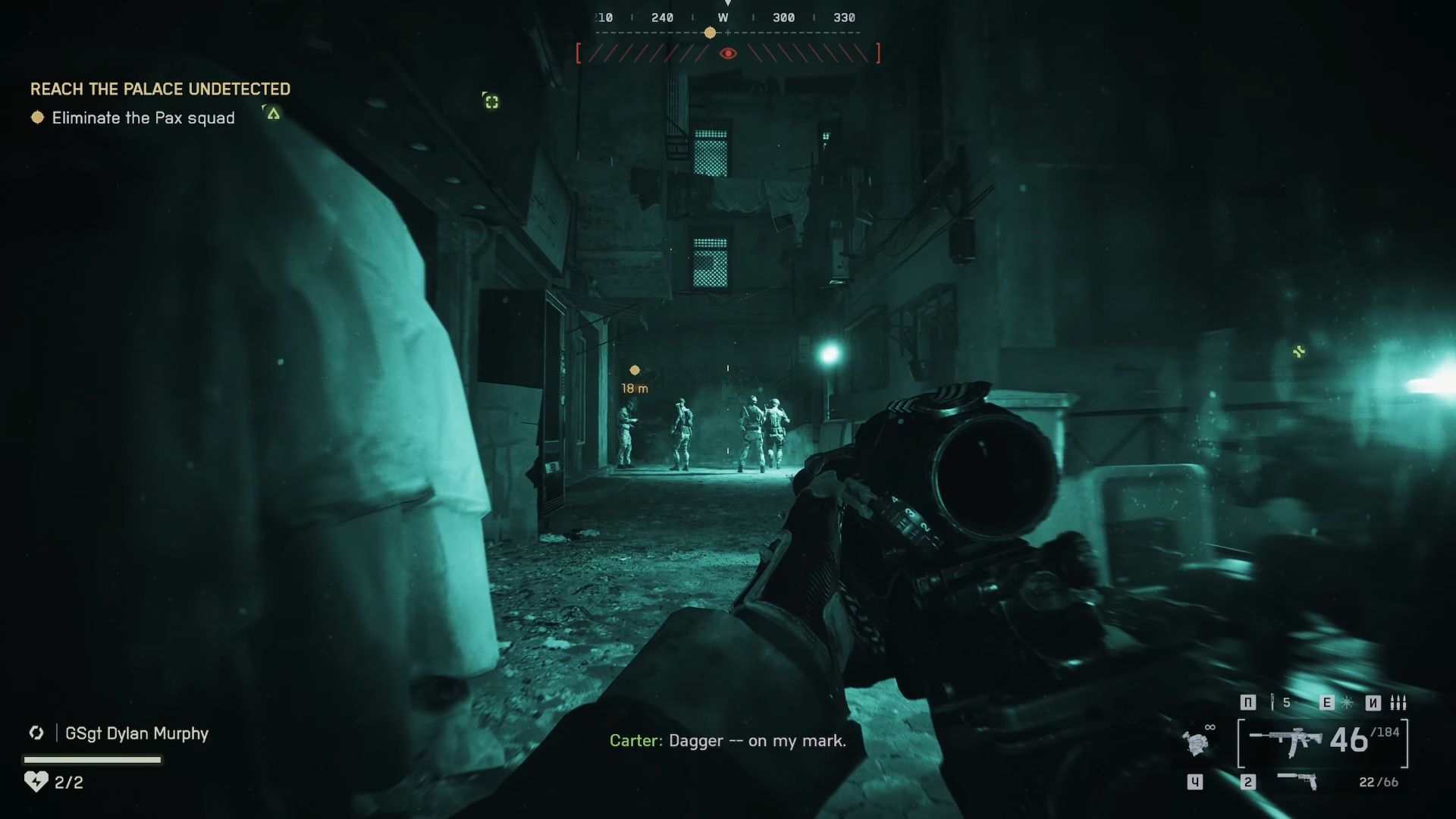This screenshot has height=819, width=1456.
Task: Select the suppressed assault rifle weapon slot
Action: point(1285,742)
